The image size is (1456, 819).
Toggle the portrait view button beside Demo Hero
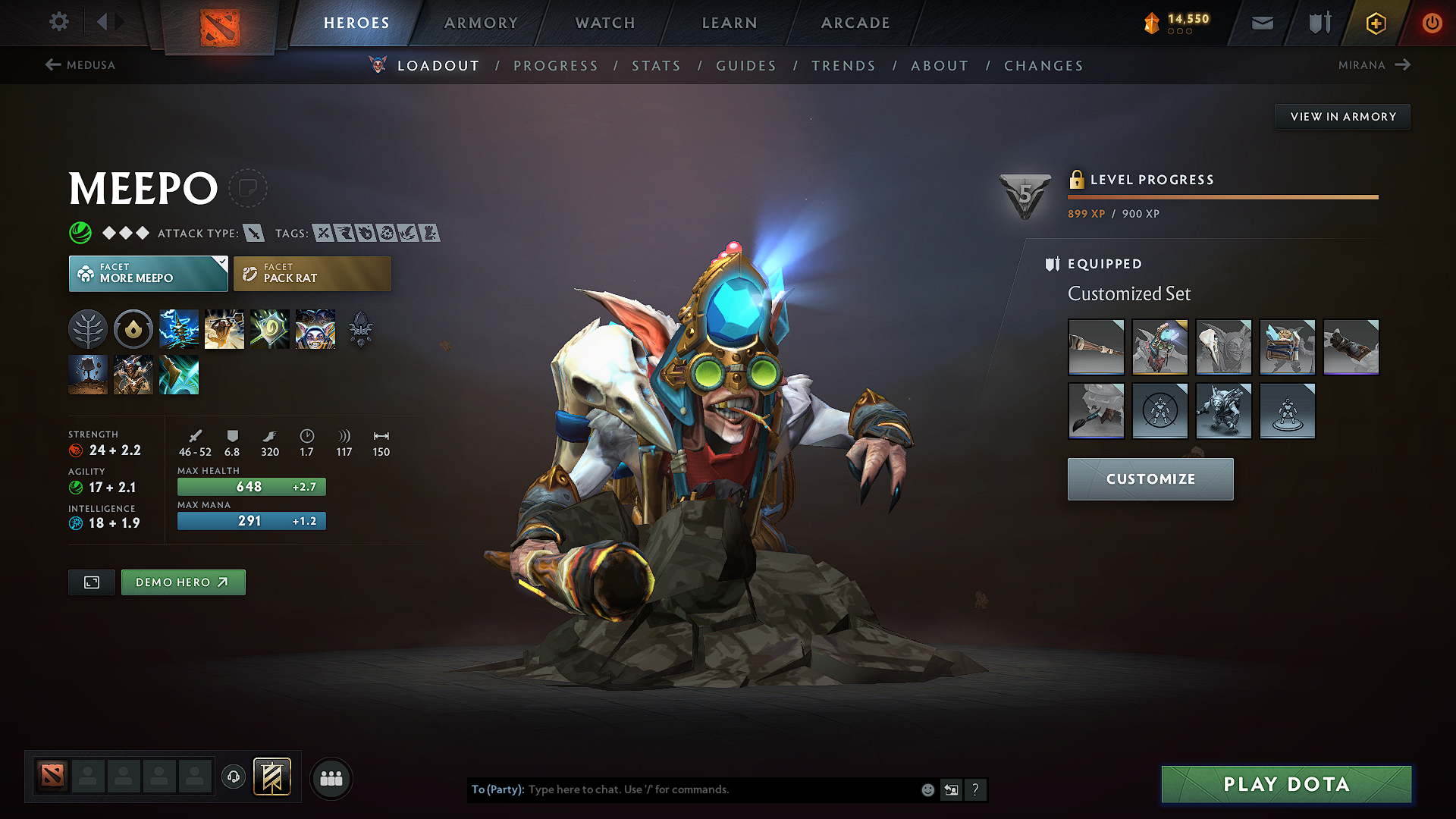pos(91,582)
